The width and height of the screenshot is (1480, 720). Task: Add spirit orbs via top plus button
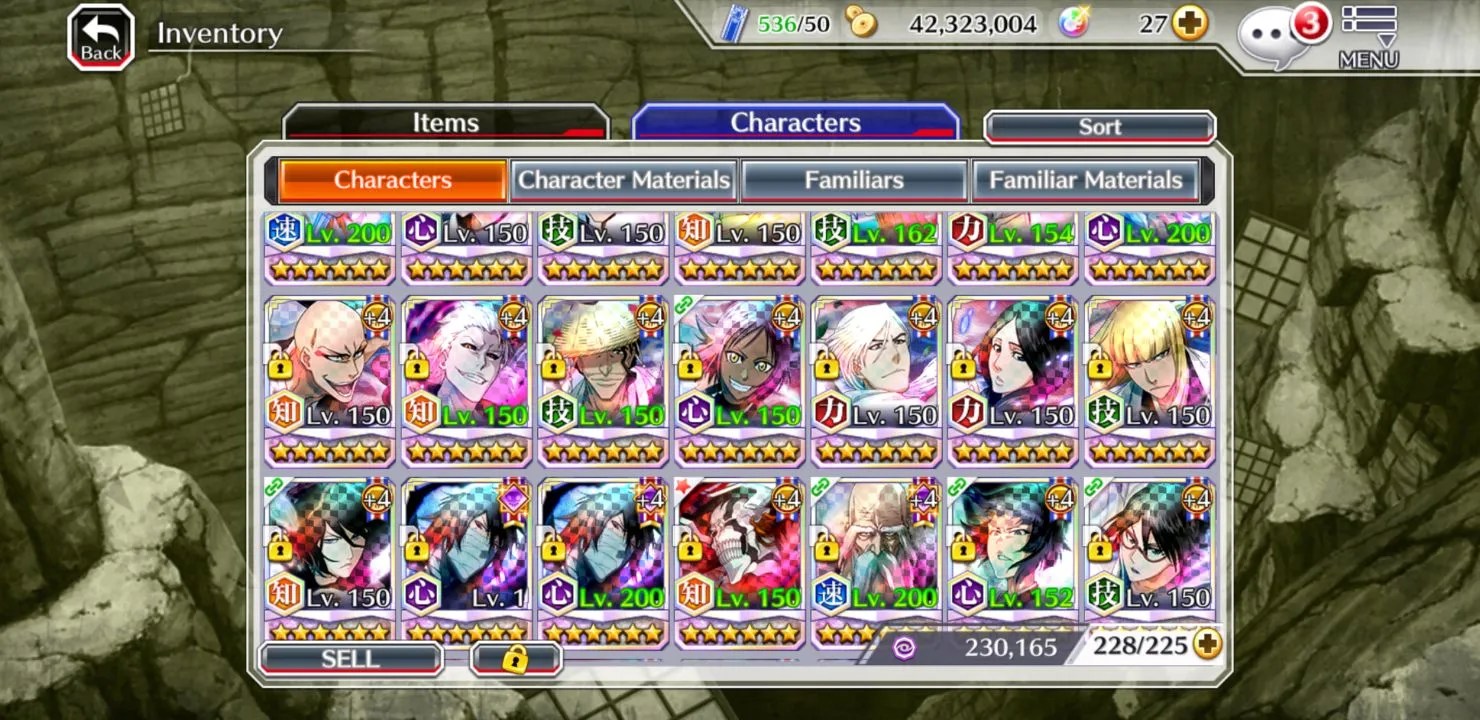1189,23
